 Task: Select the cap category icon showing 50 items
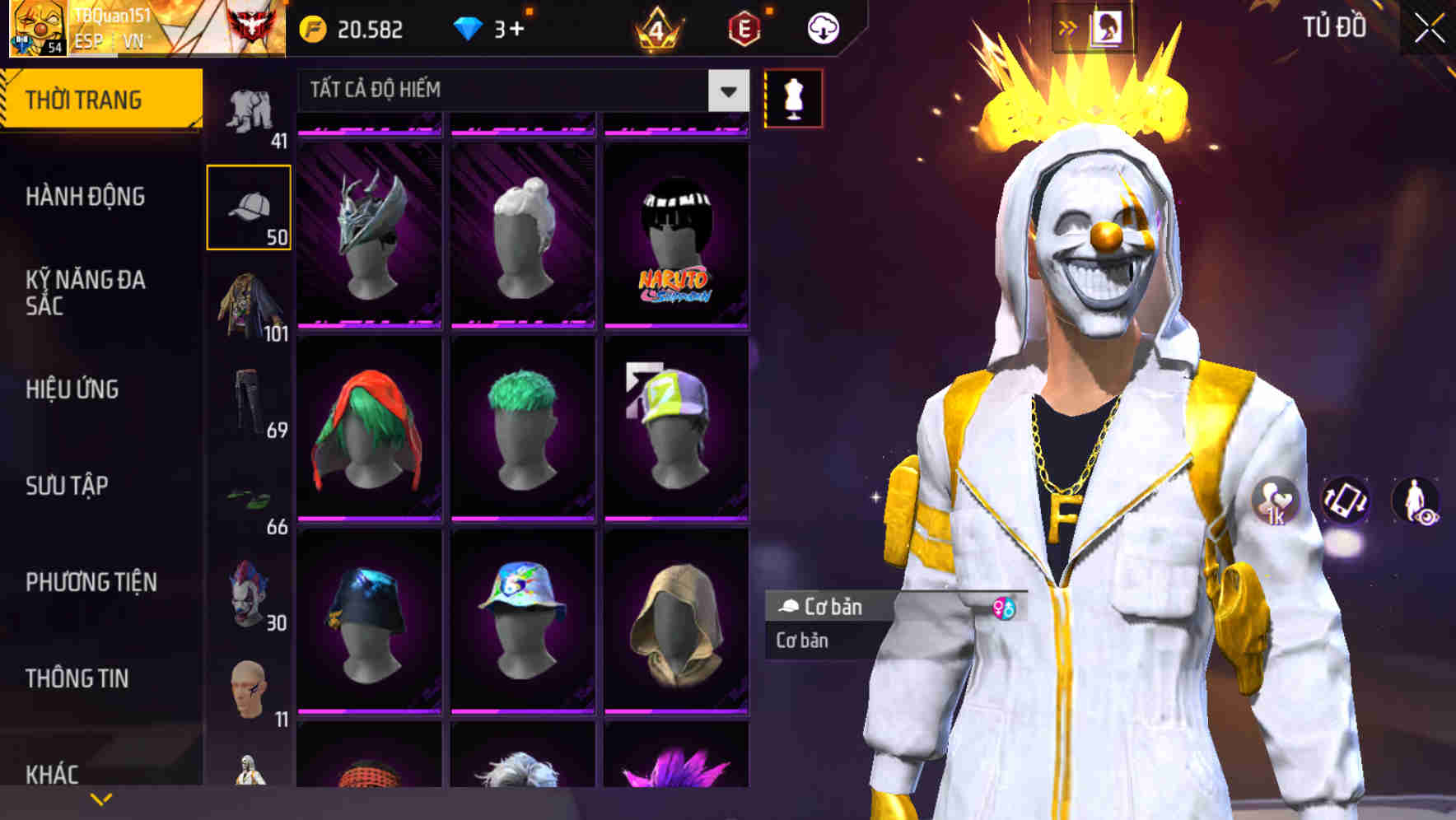pos(250,207)
